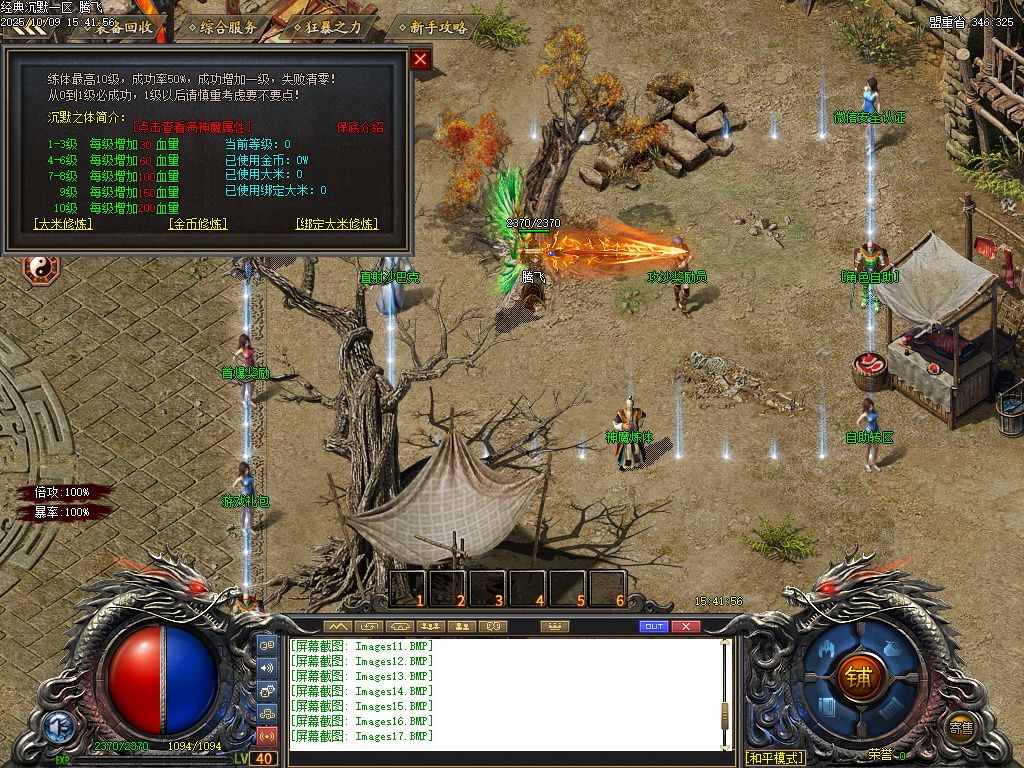1024x768 pixels.
Task: Choose 大米修炼 training option
Action: point(63,224)
